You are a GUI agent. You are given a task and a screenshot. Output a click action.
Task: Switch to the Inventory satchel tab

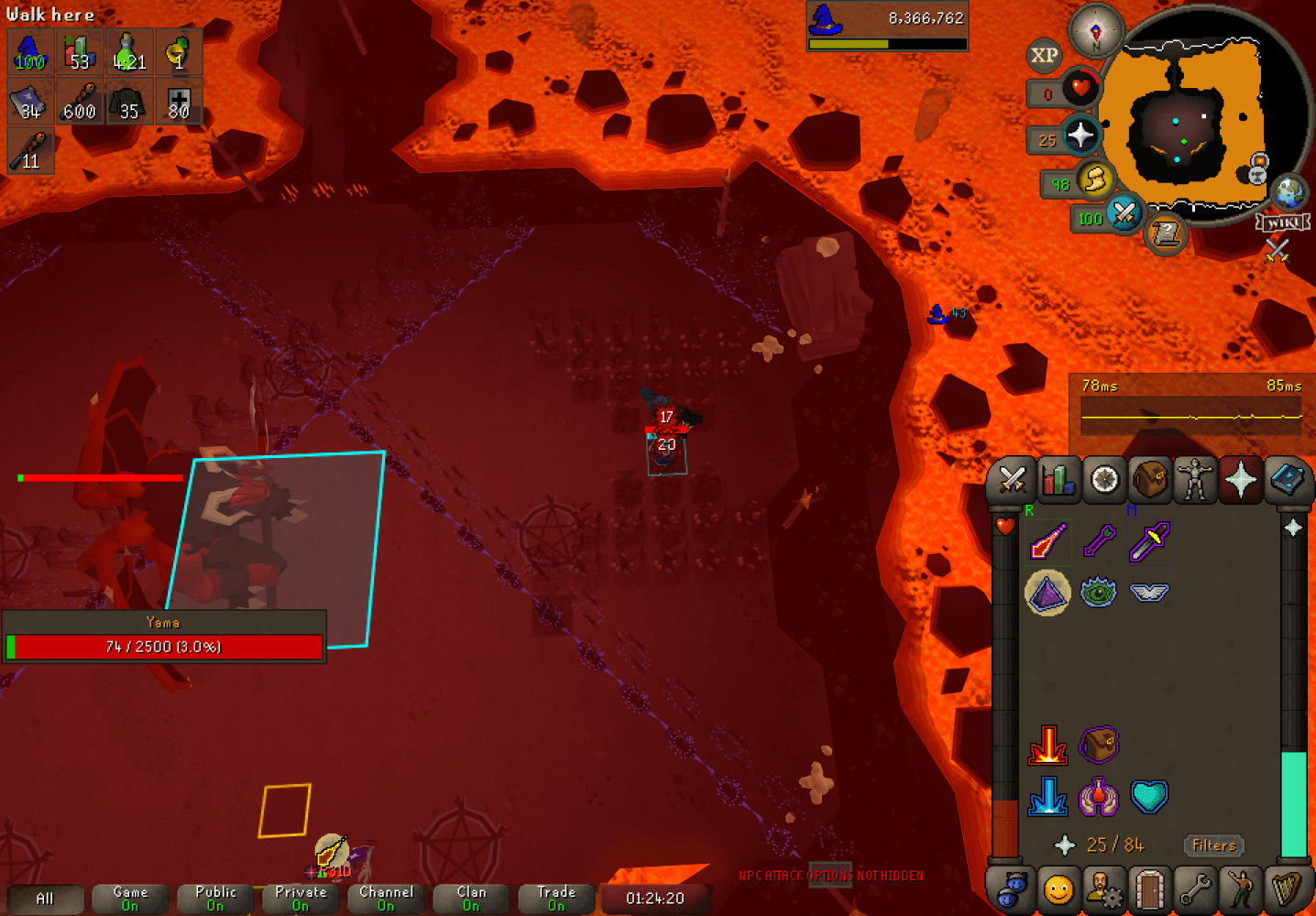pyautogui.click(x=1149, y=479)
